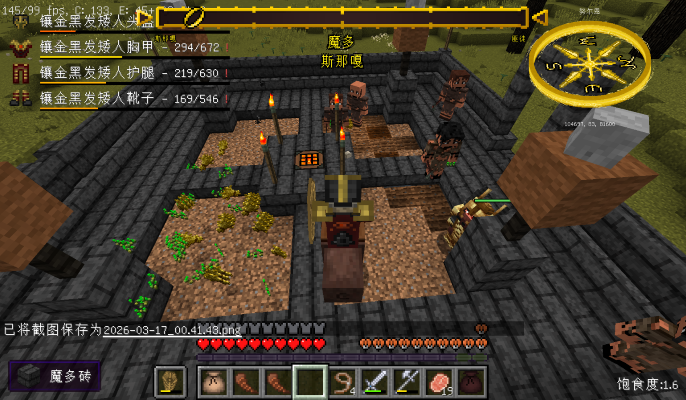Select the empty highlighted hotbar slot
686x400 pixels.
(x=310, y=381)
